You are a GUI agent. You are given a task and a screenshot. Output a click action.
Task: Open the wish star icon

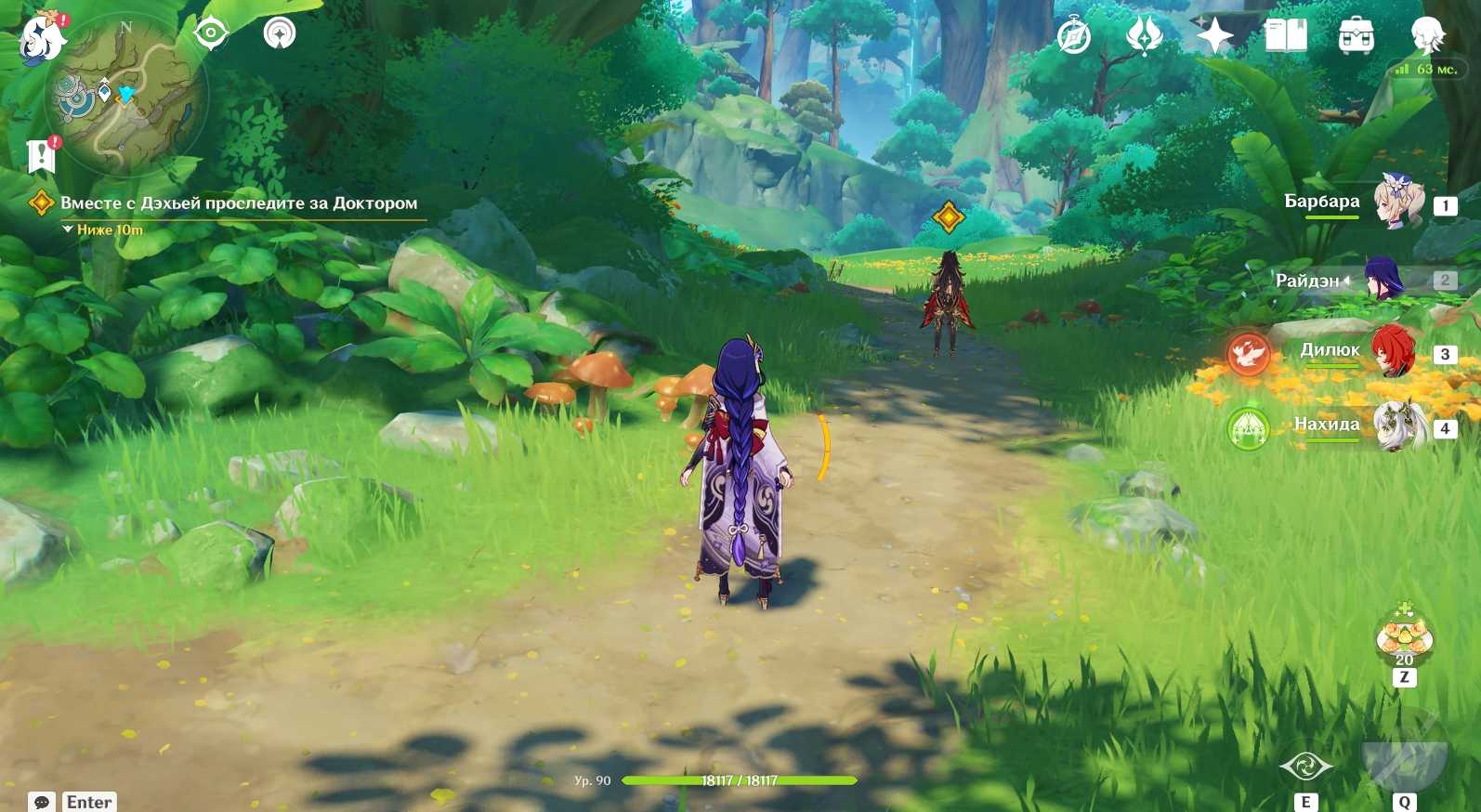pos(1213,36)
